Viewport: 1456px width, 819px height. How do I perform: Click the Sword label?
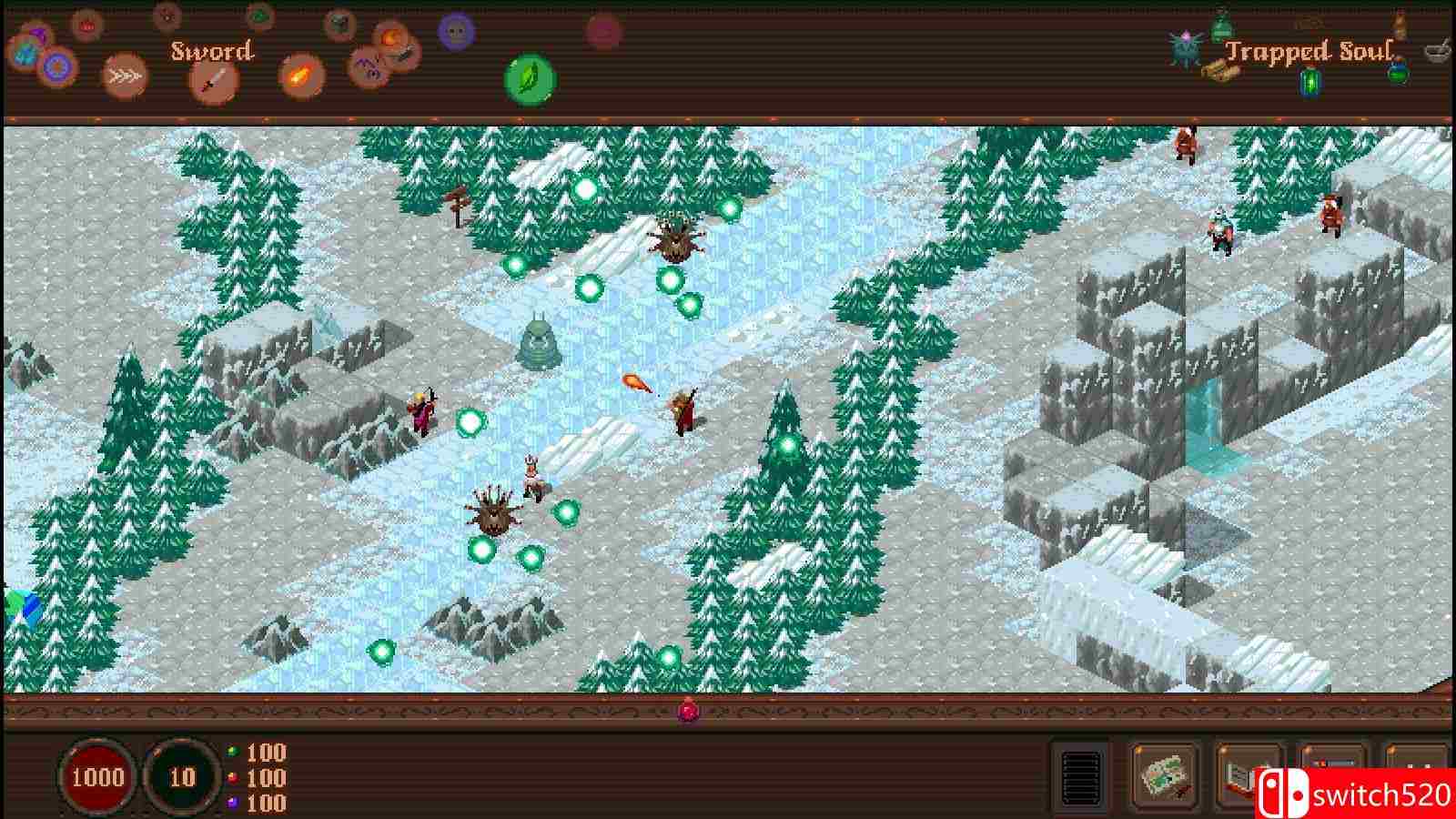[x=213, y=51]
